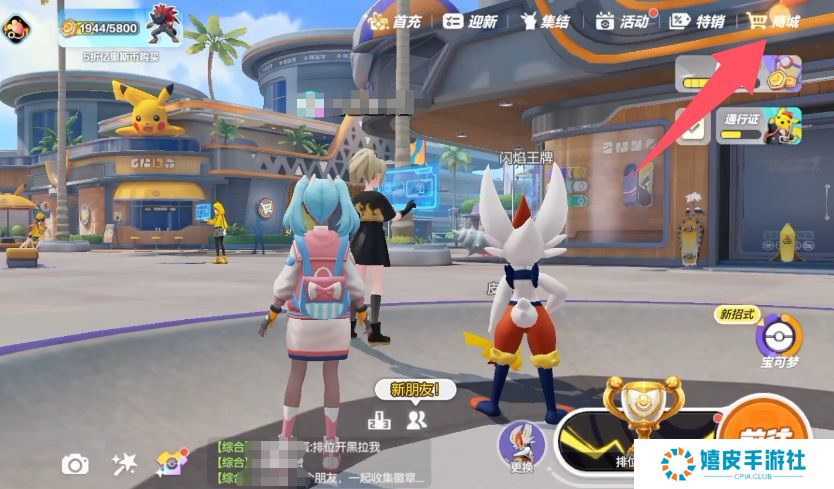
Task: Click the 更换 switch Pokémon button
Action: (521, 446)
